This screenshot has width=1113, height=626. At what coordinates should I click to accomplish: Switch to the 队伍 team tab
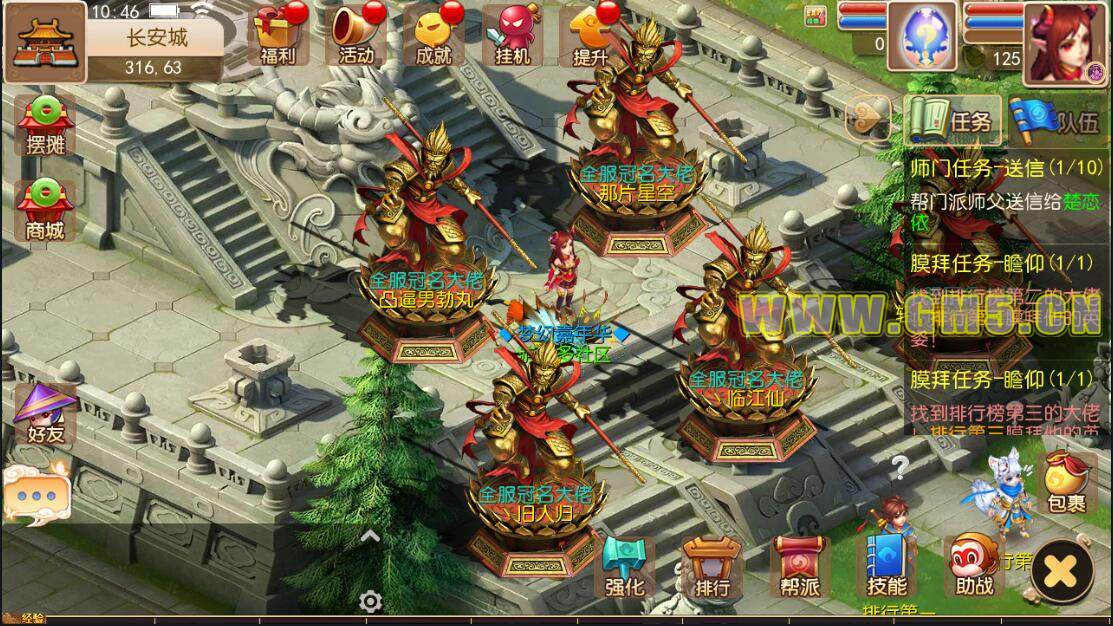point(1056,120)
